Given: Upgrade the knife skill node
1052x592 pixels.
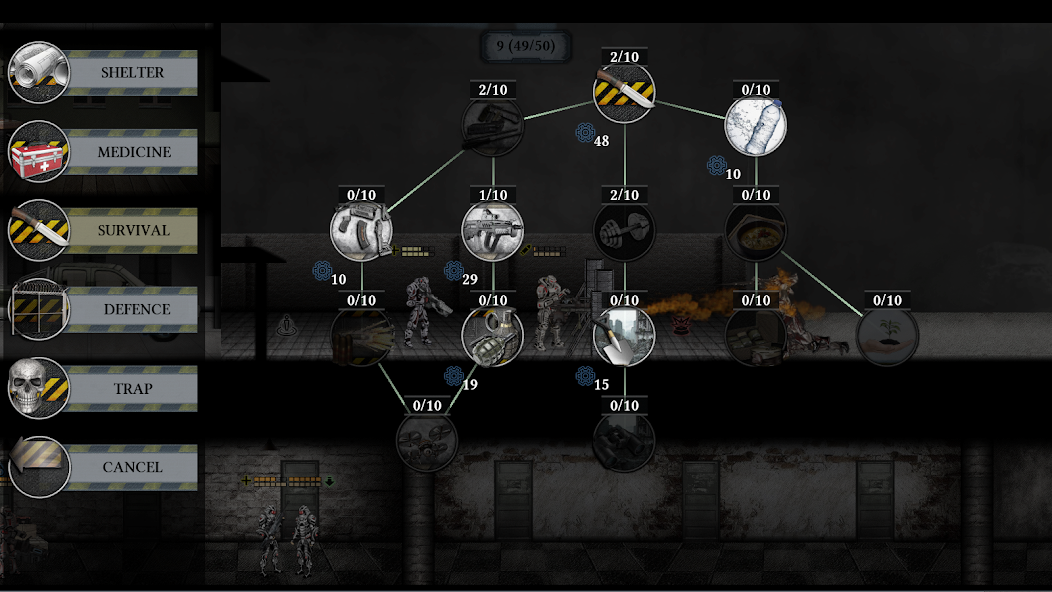Looking at the screenshot, I should [624, 93].
